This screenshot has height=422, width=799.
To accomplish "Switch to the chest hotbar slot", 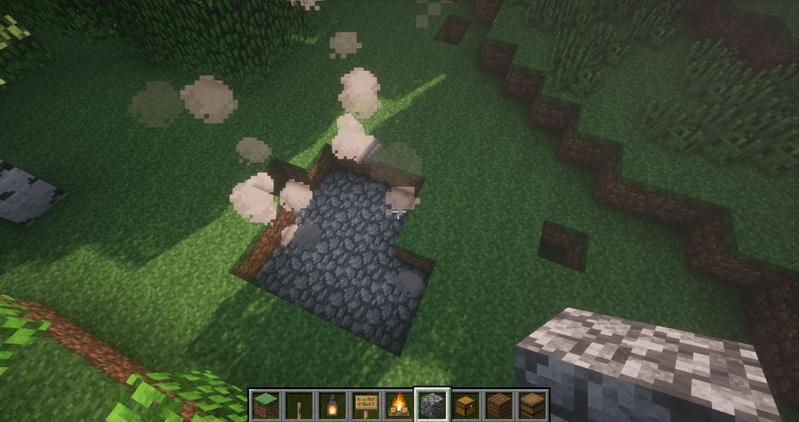I will [466, 405].
